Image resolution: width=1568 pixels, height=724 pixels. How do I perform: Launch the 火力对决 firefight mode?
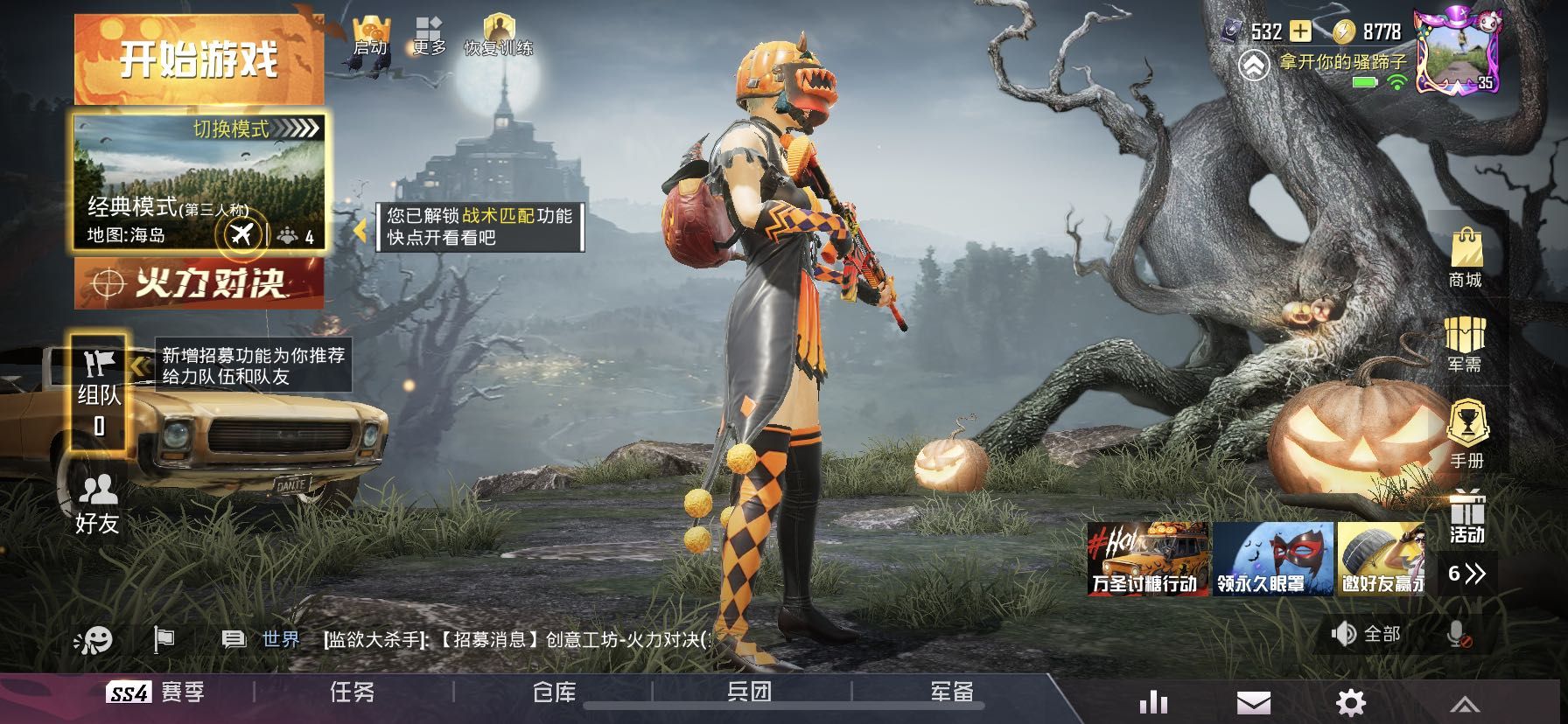[x=199, y=283]
